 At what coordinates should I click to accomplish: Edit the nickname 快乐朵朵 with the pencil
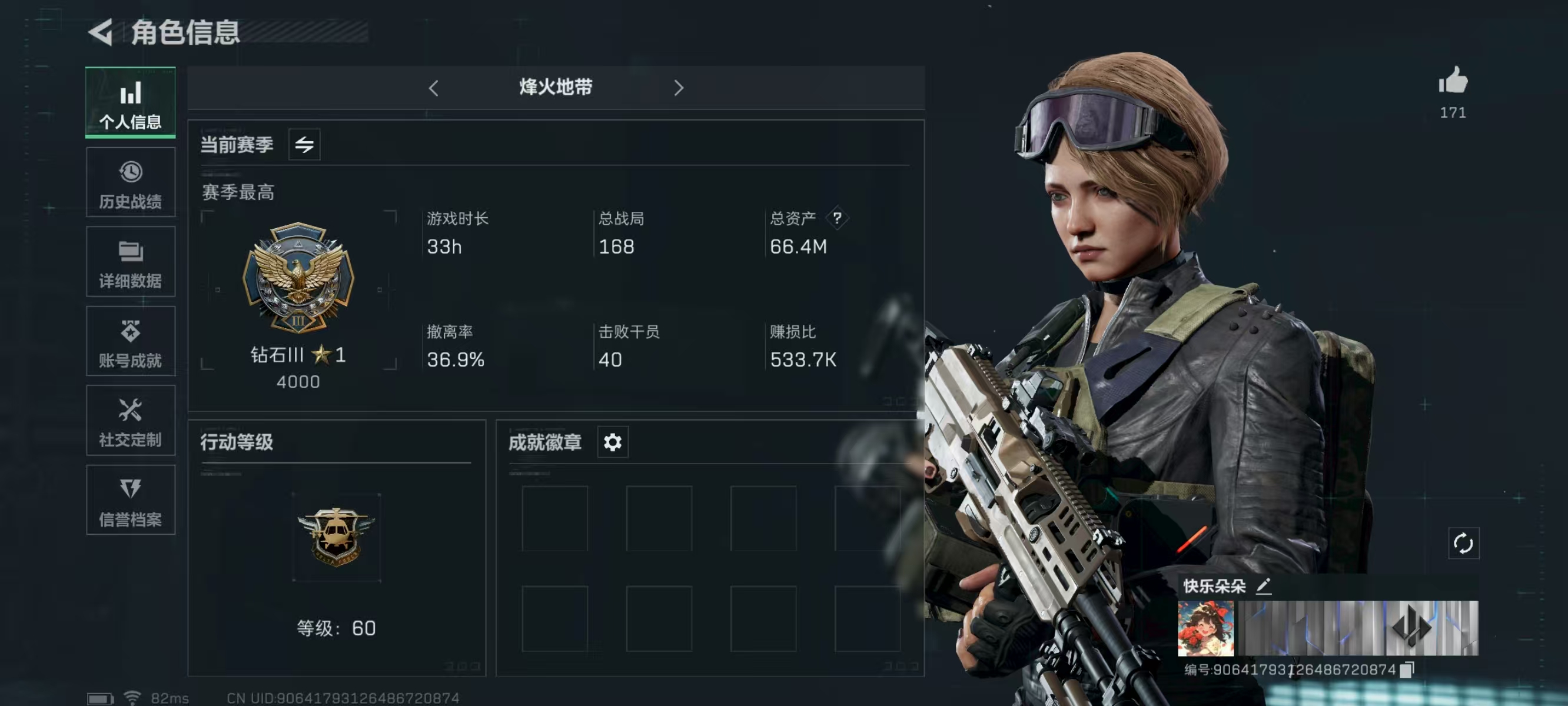click(1264, 586)
